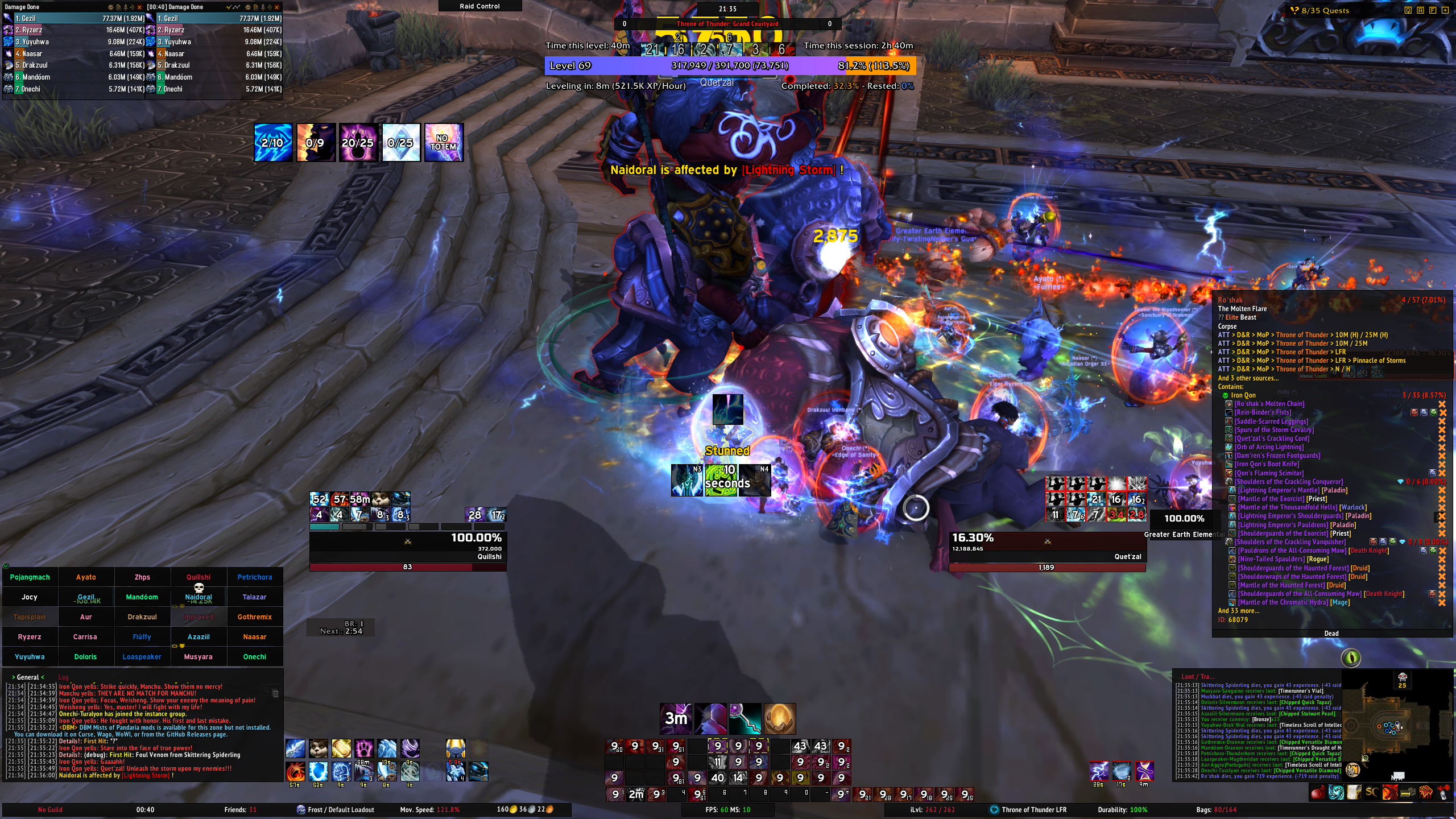Activate the panda face ability icon
The image size is (1456, 819).
click(x=318, y=748)
